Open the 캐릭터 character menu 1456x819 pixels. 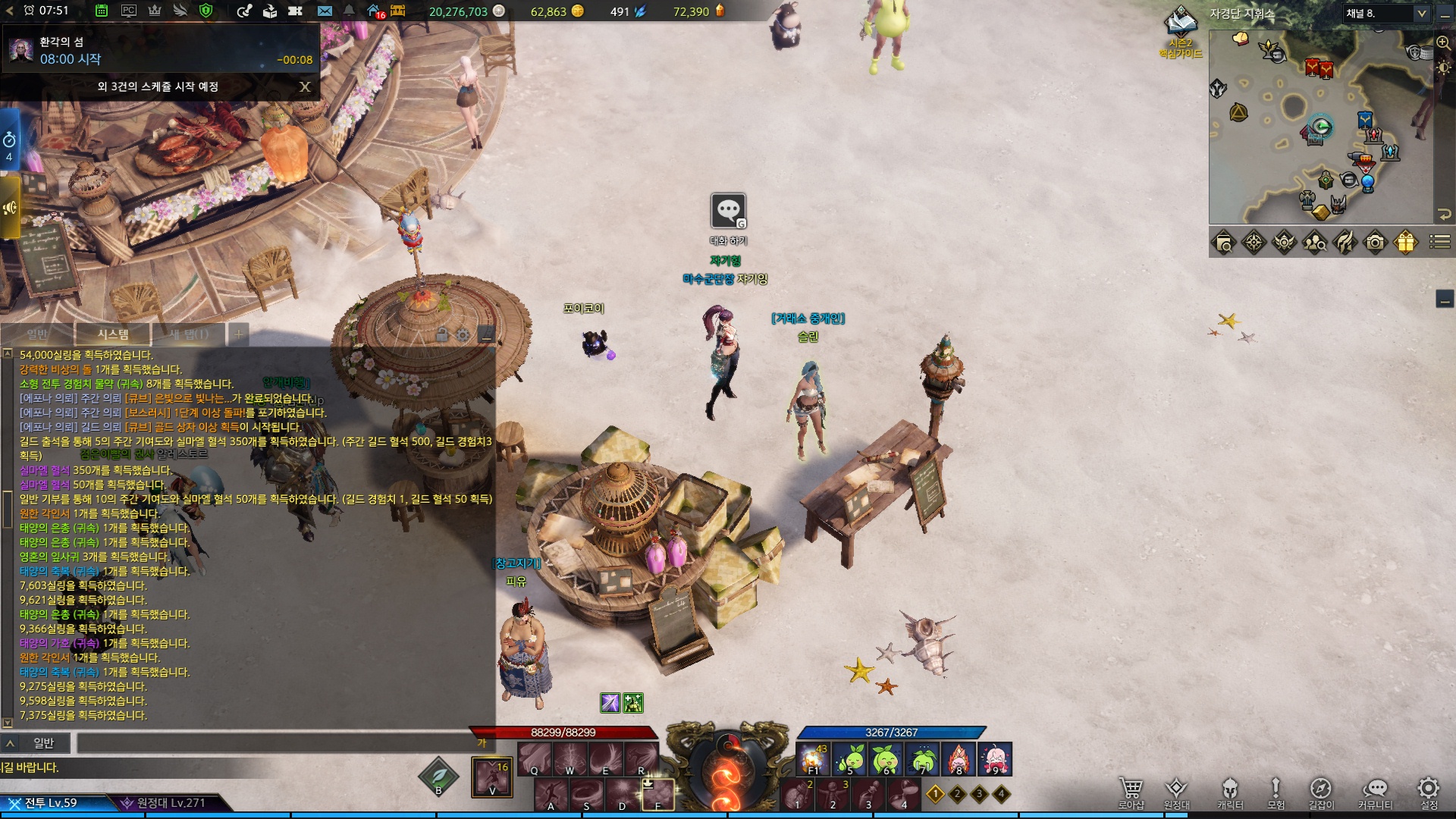tap(1230, 791)
